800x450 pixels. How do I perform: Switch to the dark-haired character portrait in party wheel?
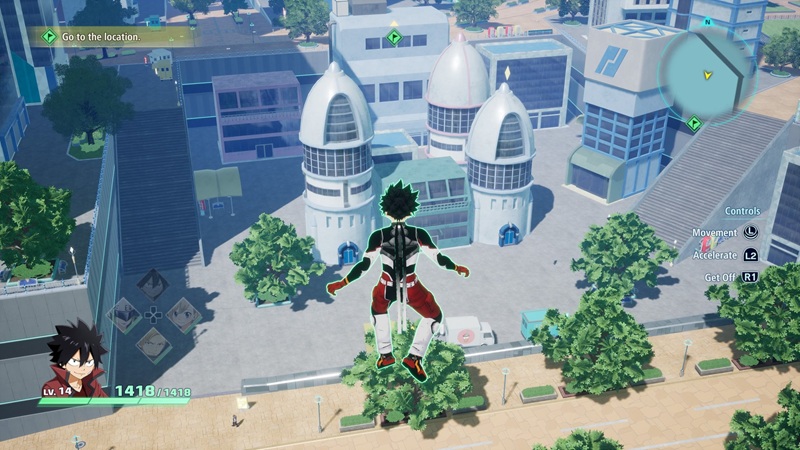click(152, 284)
